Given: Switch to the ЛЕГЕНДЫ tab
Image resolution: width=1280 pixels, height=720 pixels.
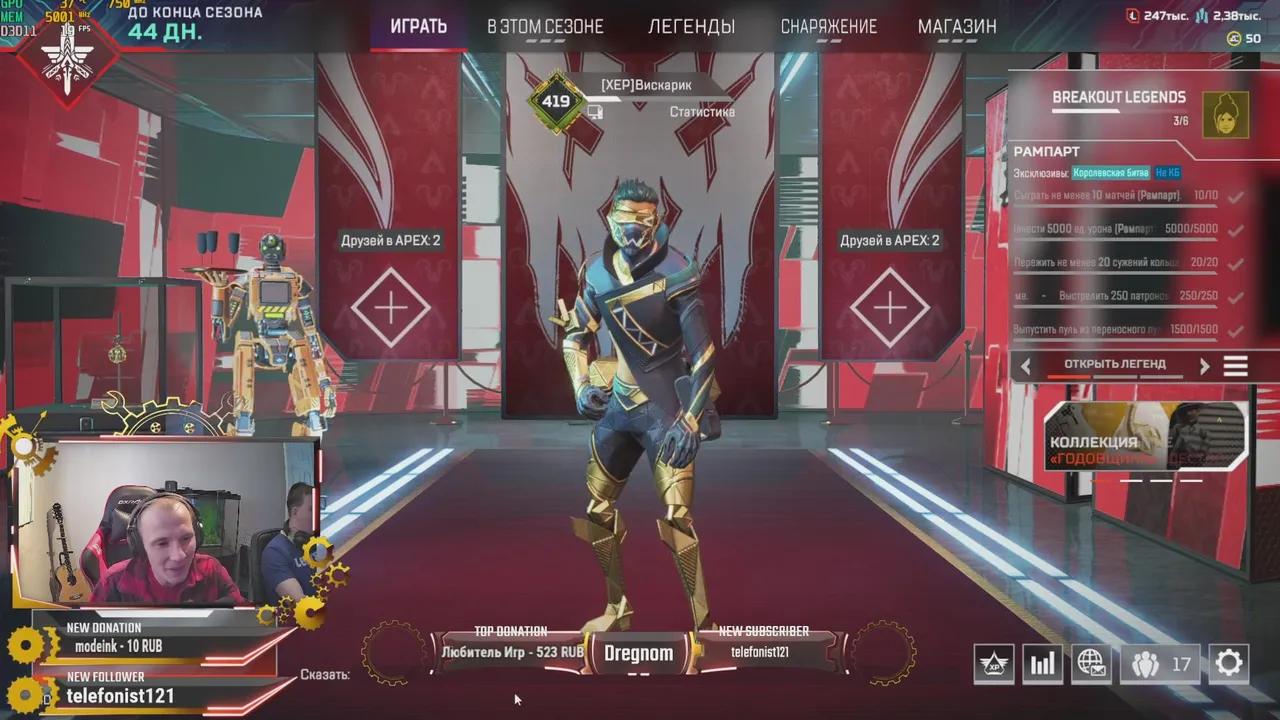Looking at the screenshot, I should 694,26.
